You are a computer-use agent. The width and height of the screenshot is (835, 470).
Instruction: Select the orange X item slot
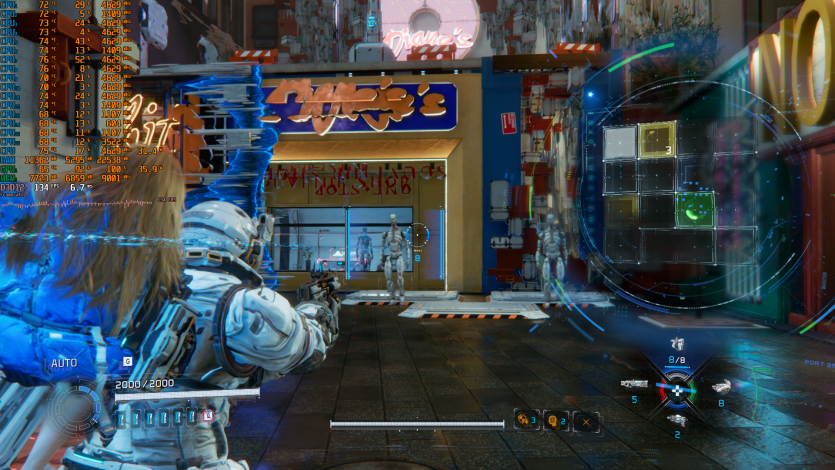585,421
